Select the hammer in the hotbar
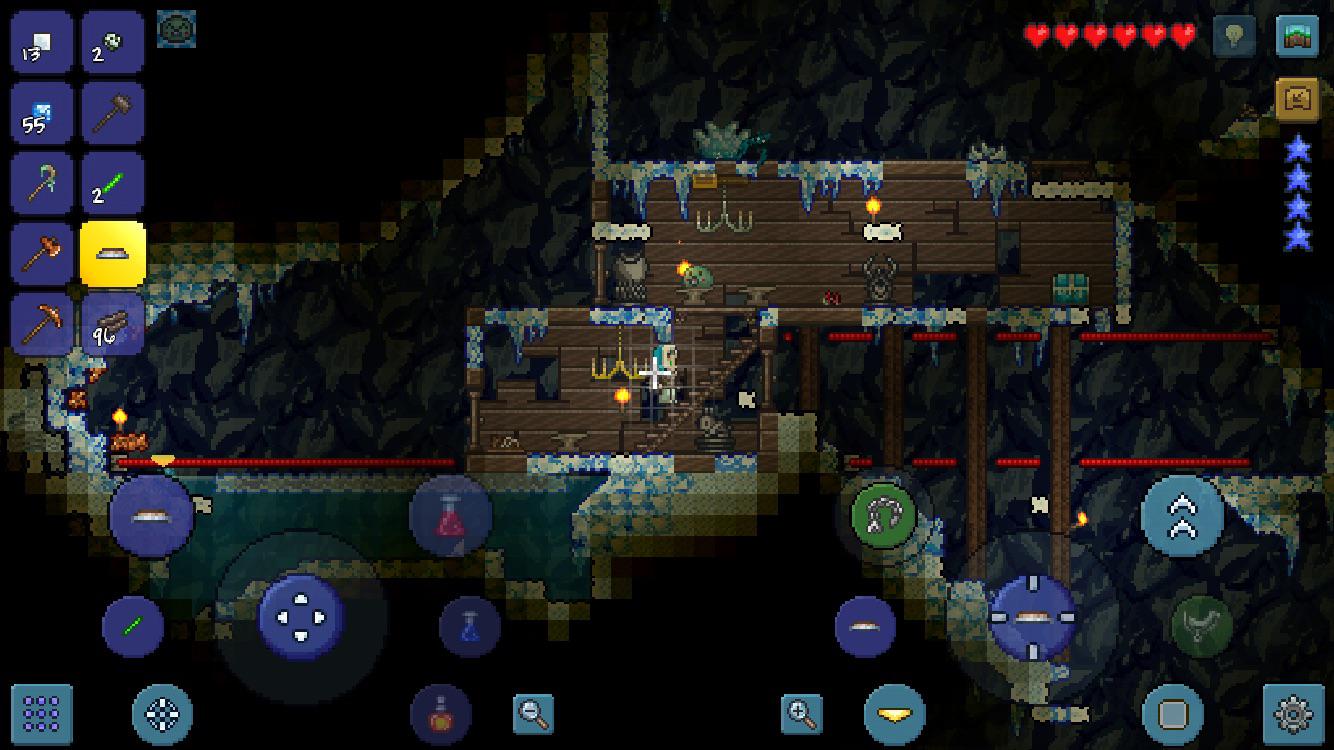This screenshot has width=1334, height=750. click(x=113, y=112)
